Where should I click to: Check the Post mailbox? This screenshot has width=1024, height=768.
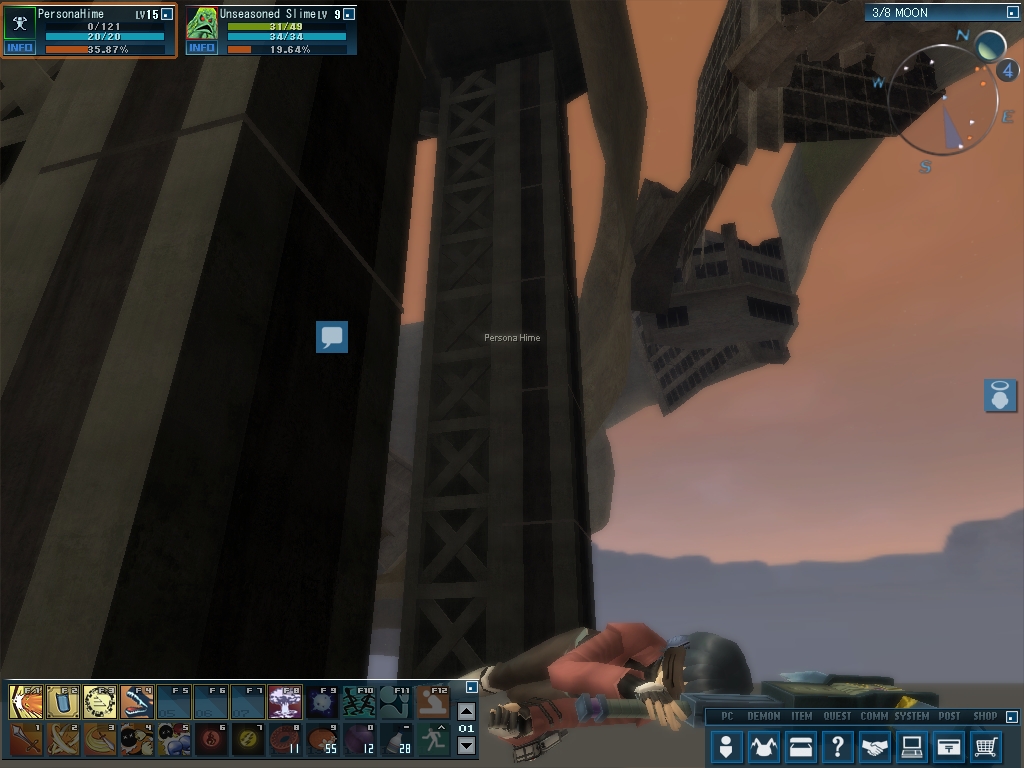[x=949, y=746]
